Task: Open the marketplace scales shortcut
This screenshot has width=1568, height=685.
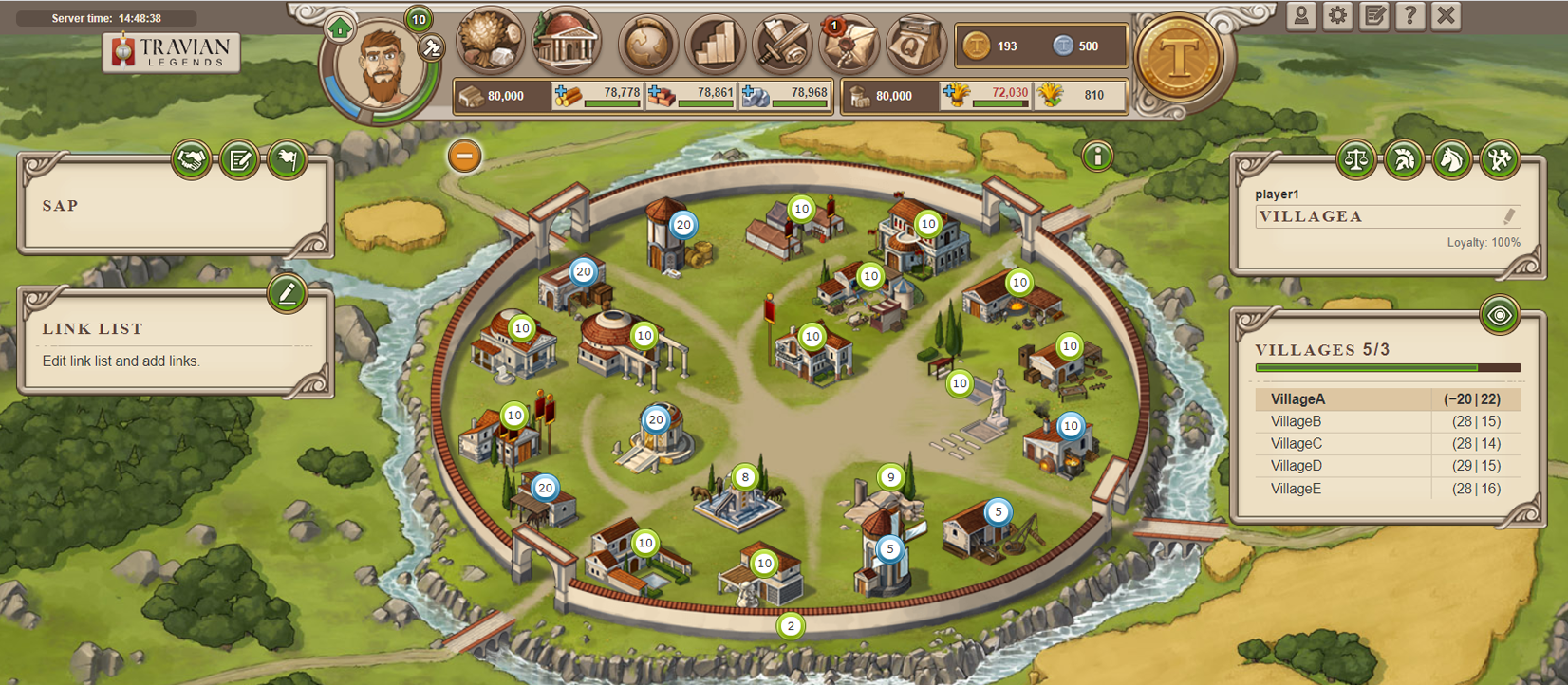Action: pyautogui.click(x=1355, y=159)
